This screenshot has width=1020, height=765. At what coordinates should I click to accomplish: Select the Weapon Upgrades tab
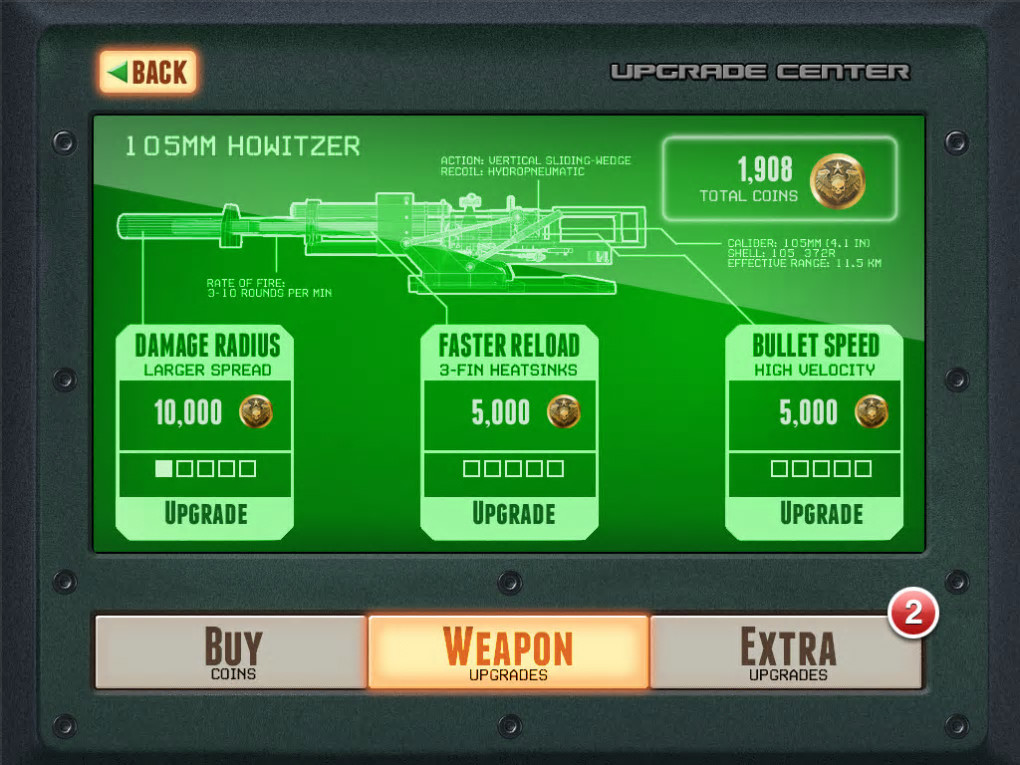(508, 652)
